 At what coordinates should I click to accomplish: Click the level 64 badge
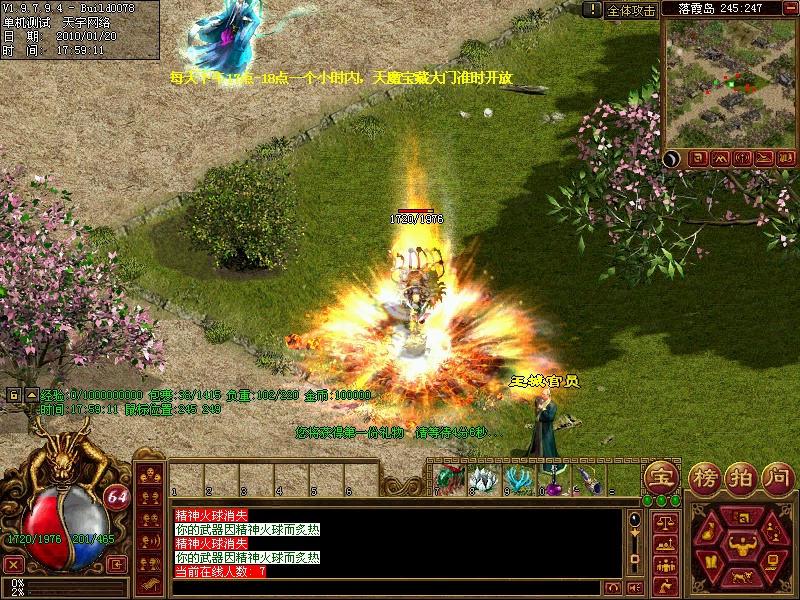117,497
